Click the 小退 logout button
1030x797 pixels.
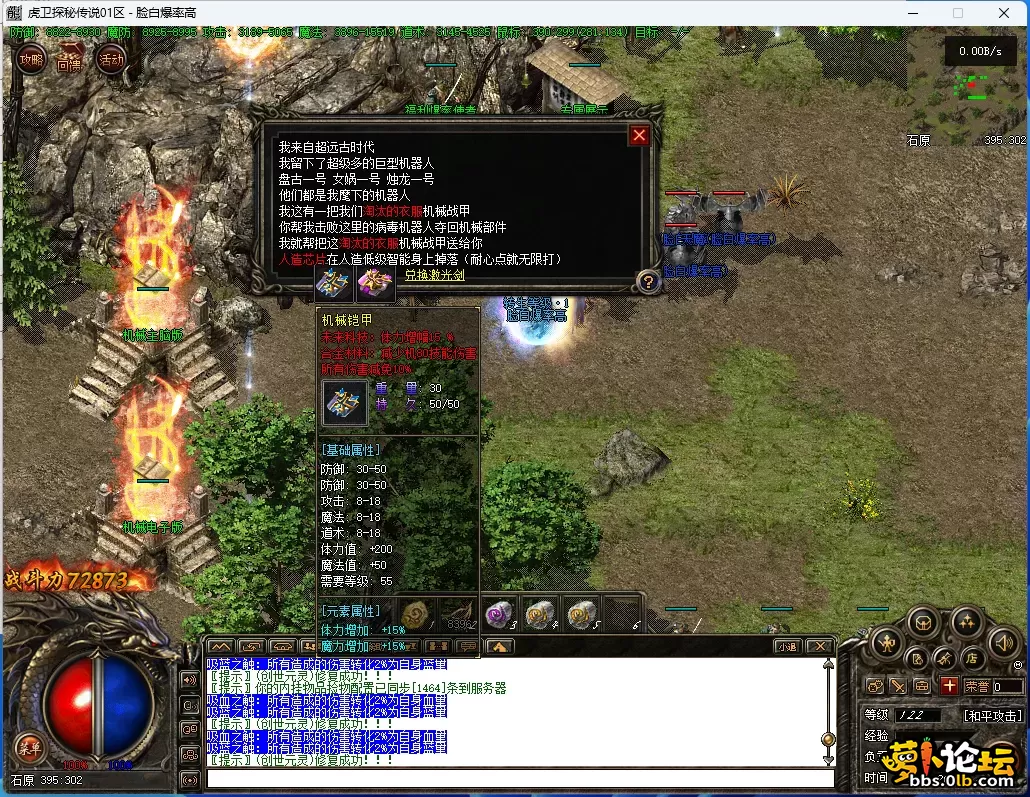pos(787,647)
